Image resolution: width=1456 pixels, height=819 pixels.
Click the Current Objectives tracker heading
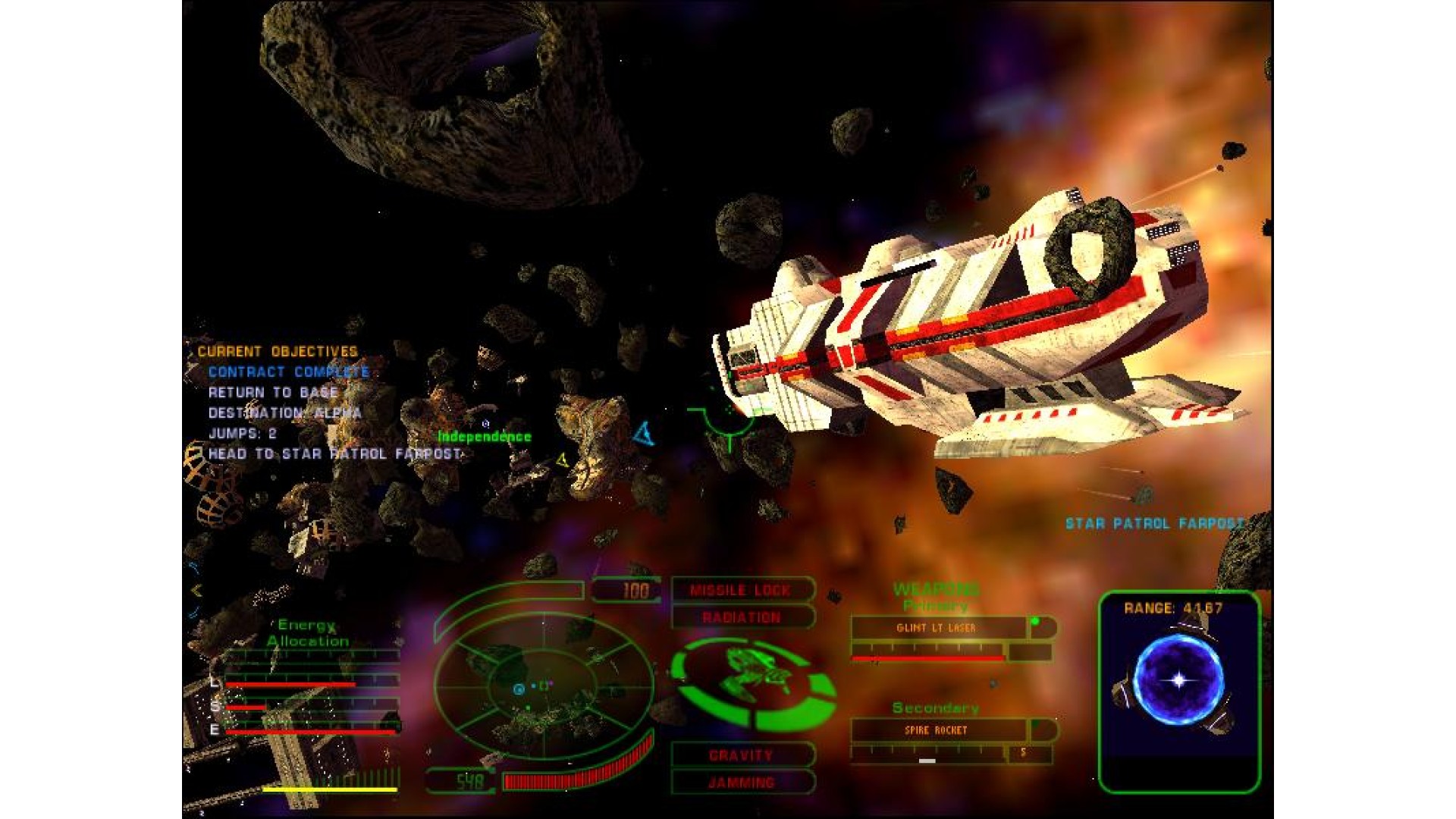coord(278,352)
